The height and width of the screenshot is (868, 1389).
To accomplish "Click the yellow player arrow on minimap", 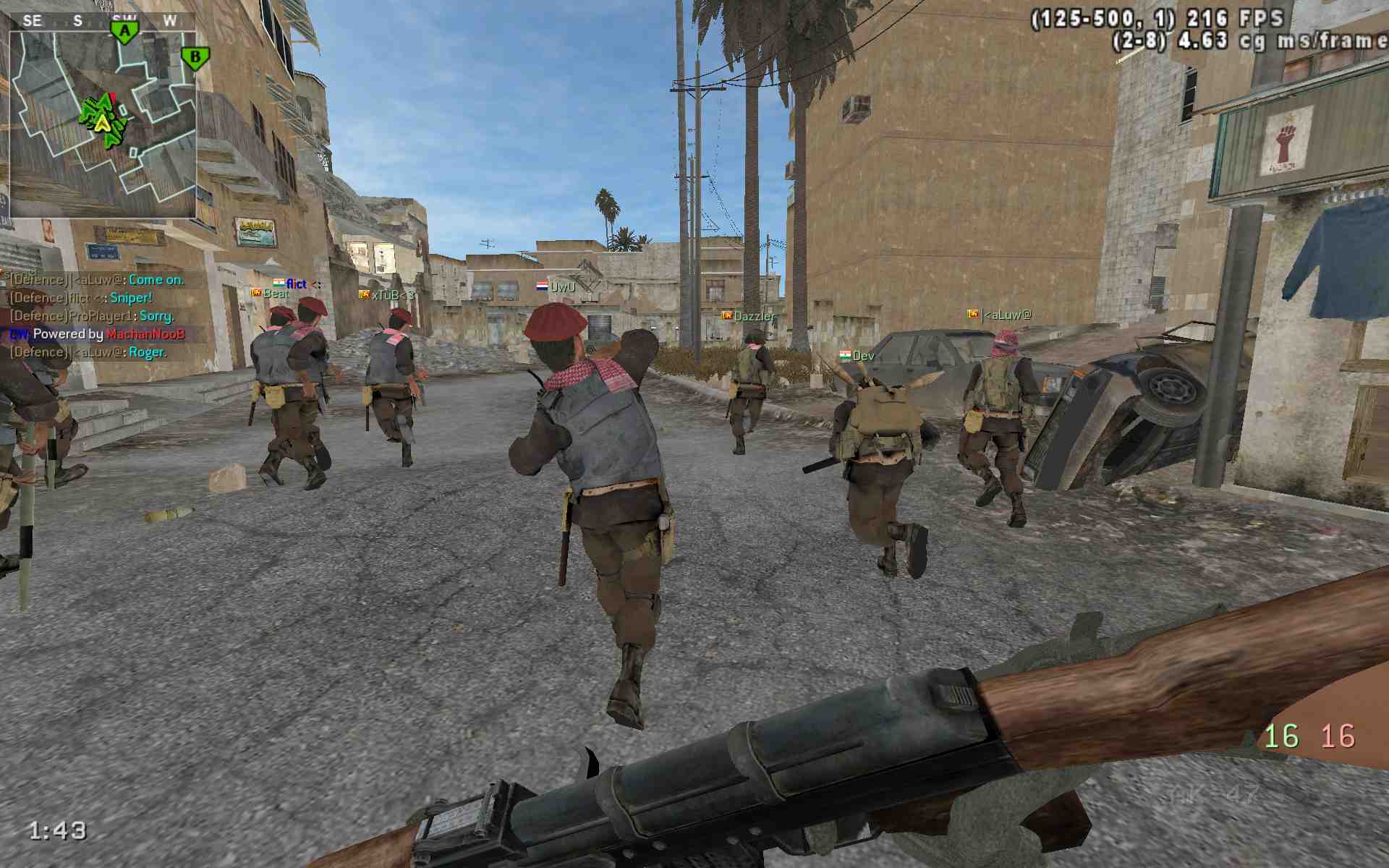I will [103, 123].
